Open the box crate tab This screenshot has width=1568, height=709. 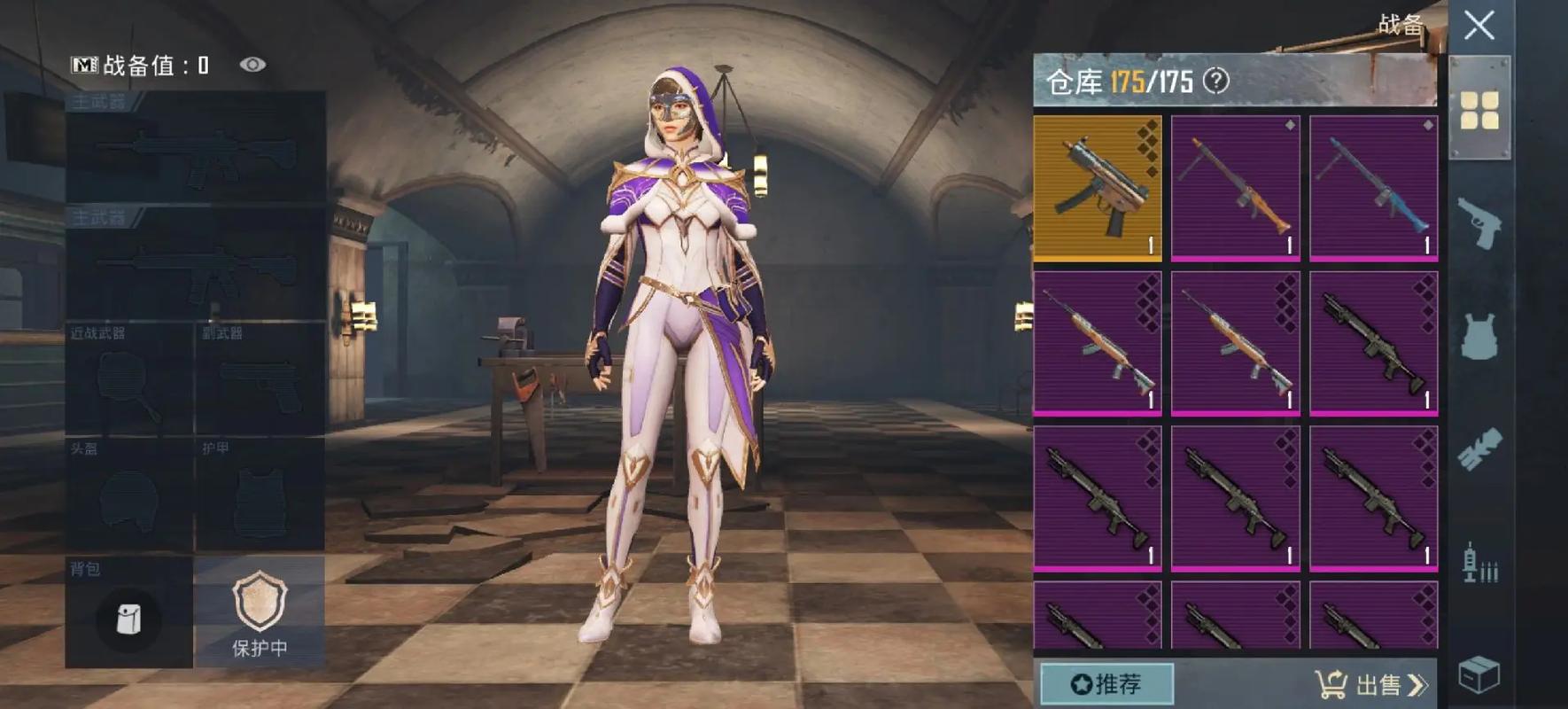(x=1479, y=676)
